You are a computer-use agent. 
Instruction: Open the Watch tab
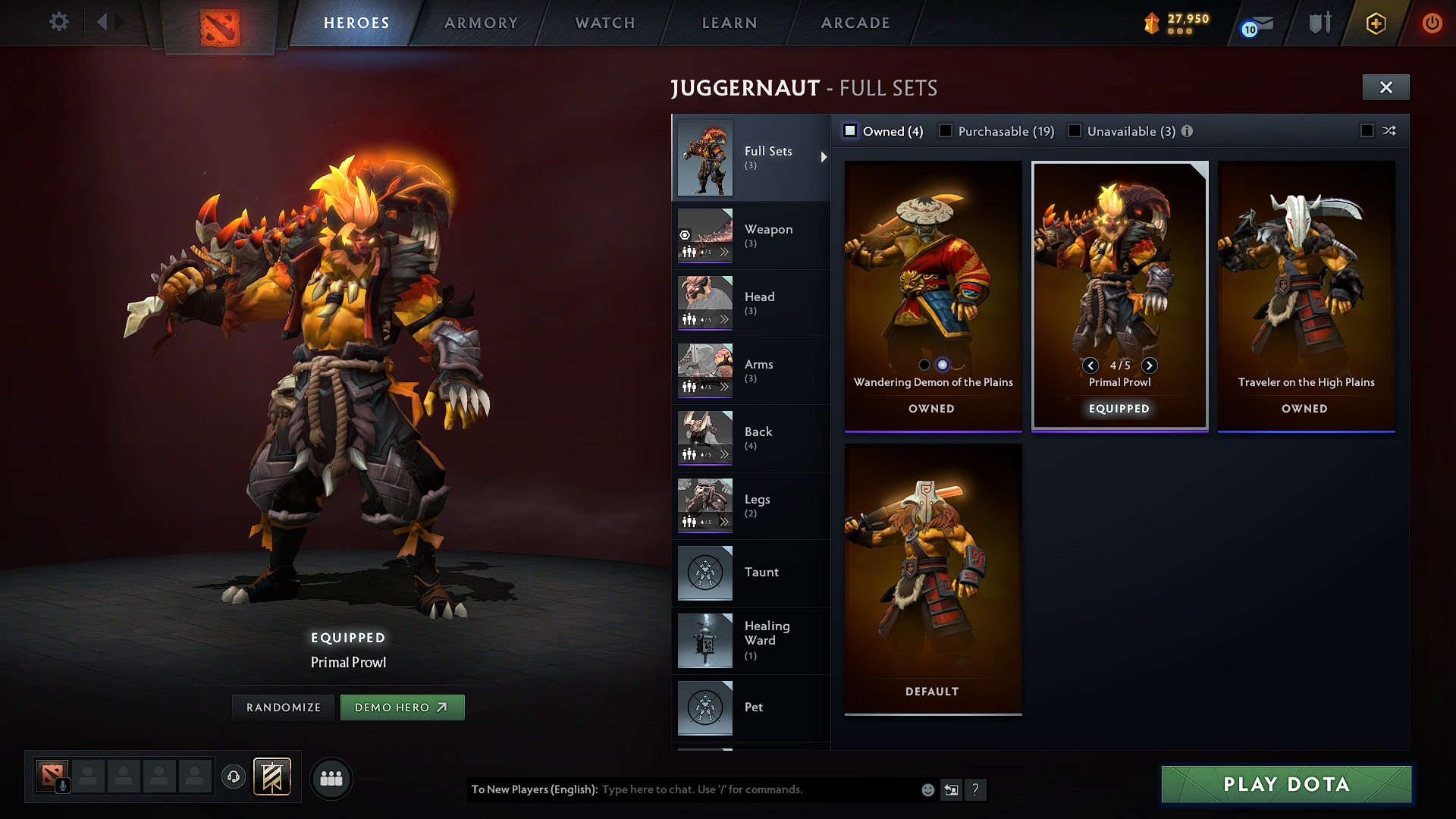point(605,23)
